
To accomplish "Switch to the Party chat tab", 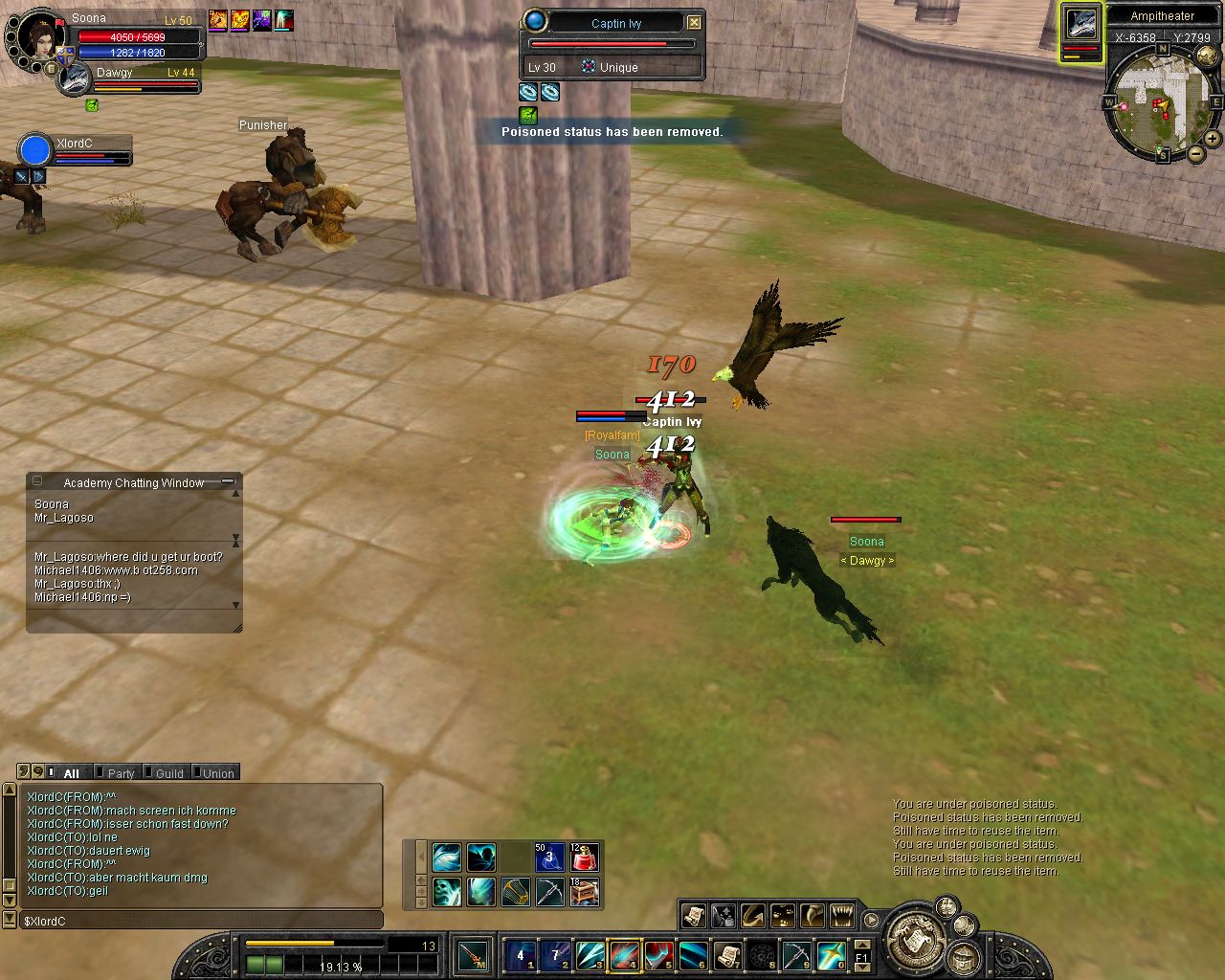I will (x=121, y=773).
